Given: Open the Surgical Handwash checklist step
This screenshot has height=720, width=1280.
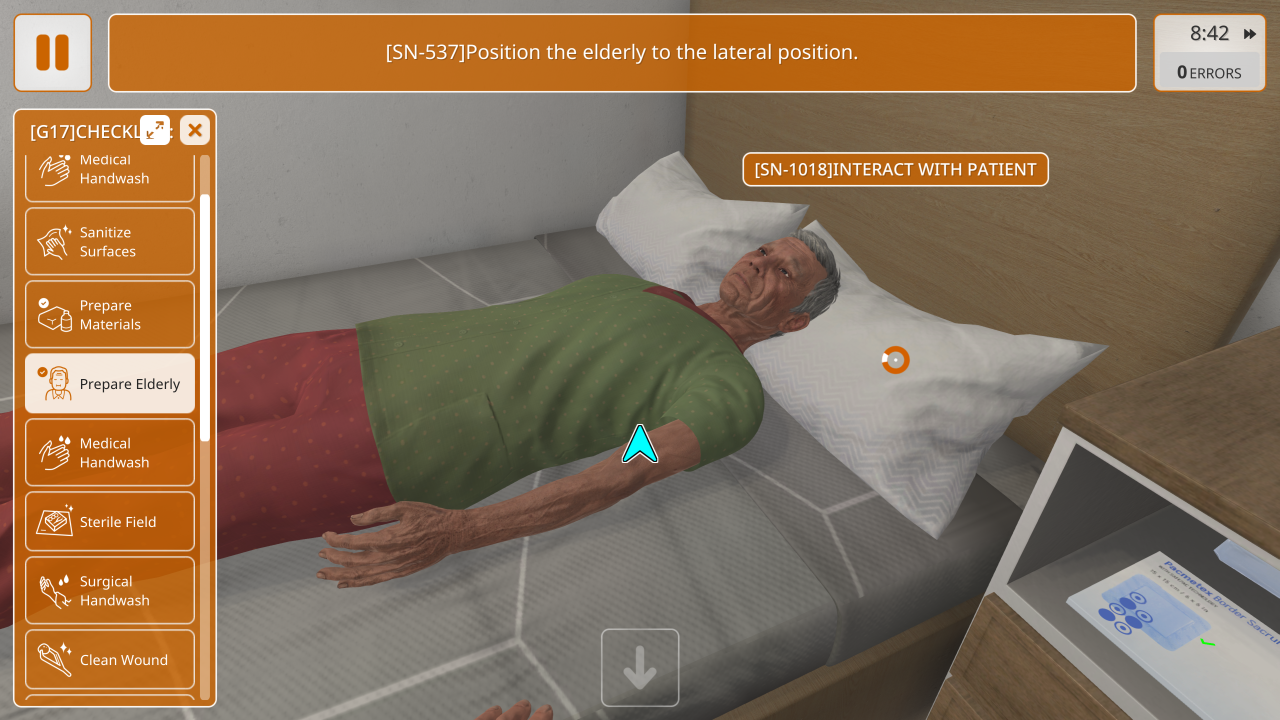Looking at the screenshot, I should click(x=110, y=591).
